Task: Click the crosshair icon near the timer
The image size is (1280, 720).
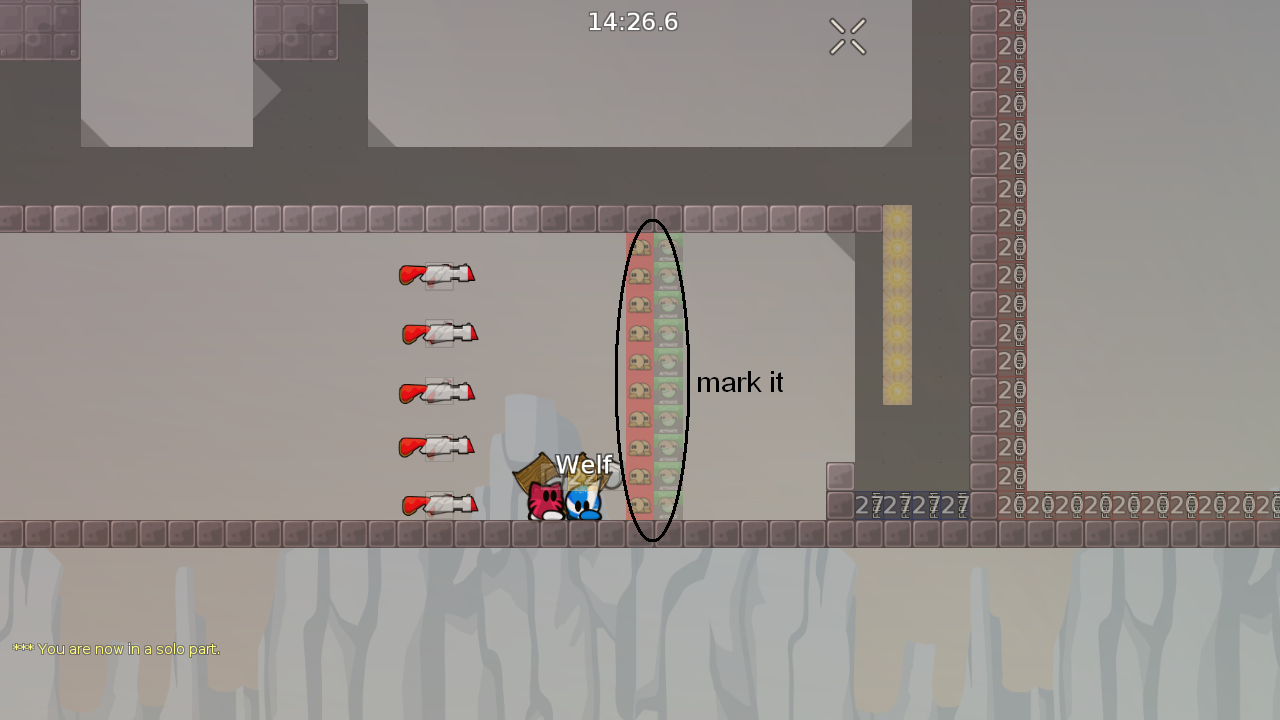Action: 847,36
